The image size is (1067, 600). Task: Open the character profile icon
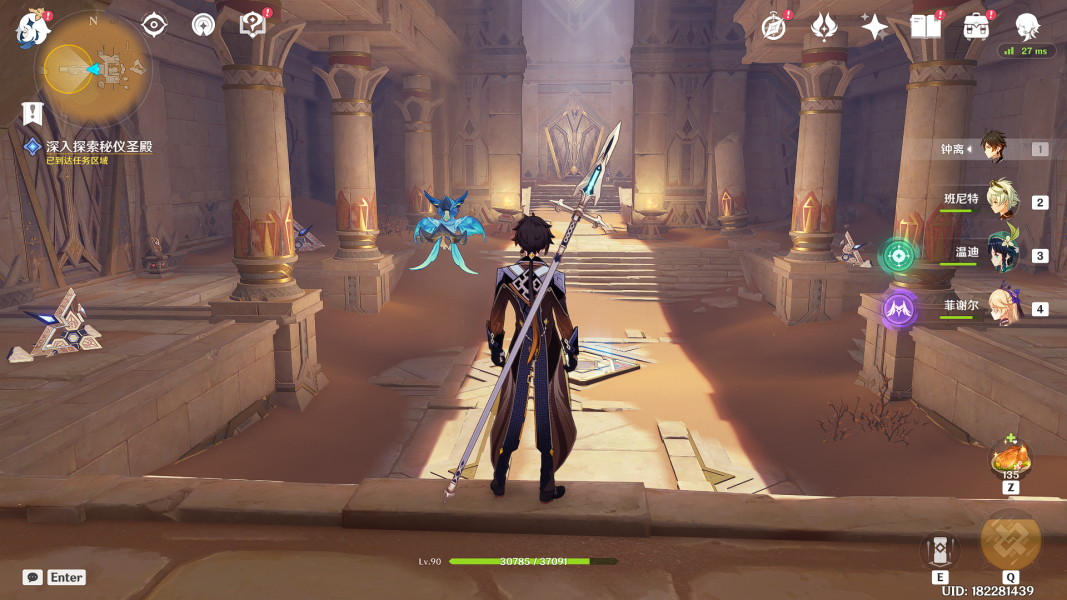(1027, 27)
